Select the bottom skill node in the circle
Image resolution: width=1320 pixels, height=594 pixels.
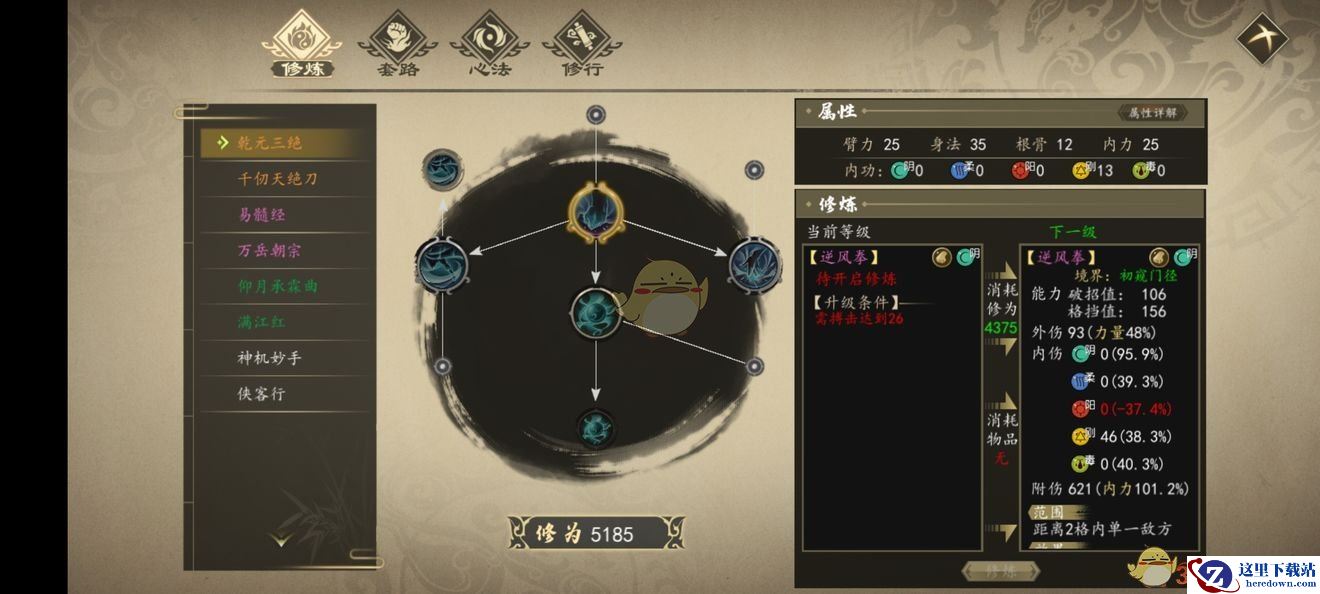[596, 428]
